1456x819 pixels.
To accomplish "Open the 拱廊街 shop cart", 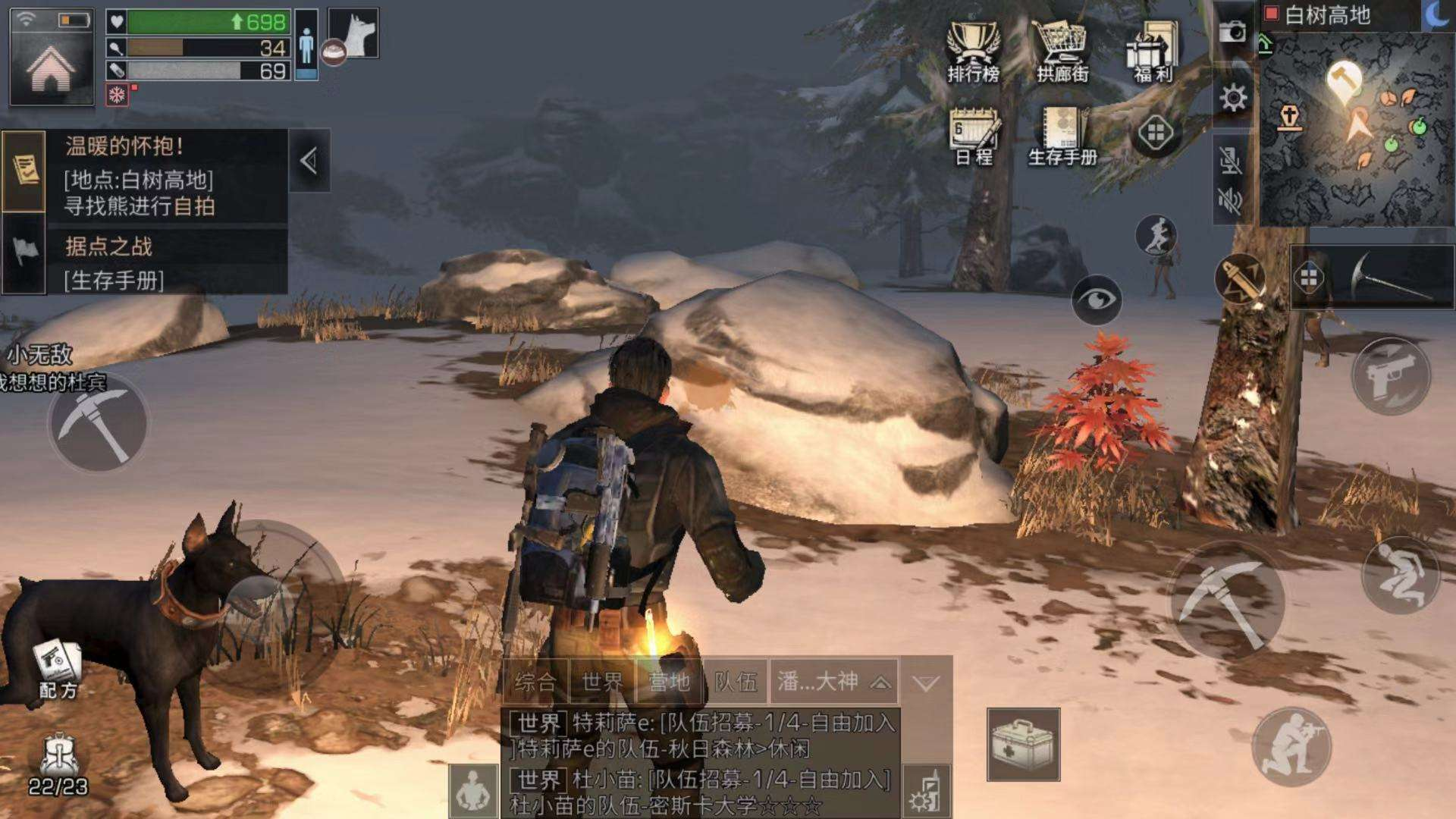I will point(1062,50).
